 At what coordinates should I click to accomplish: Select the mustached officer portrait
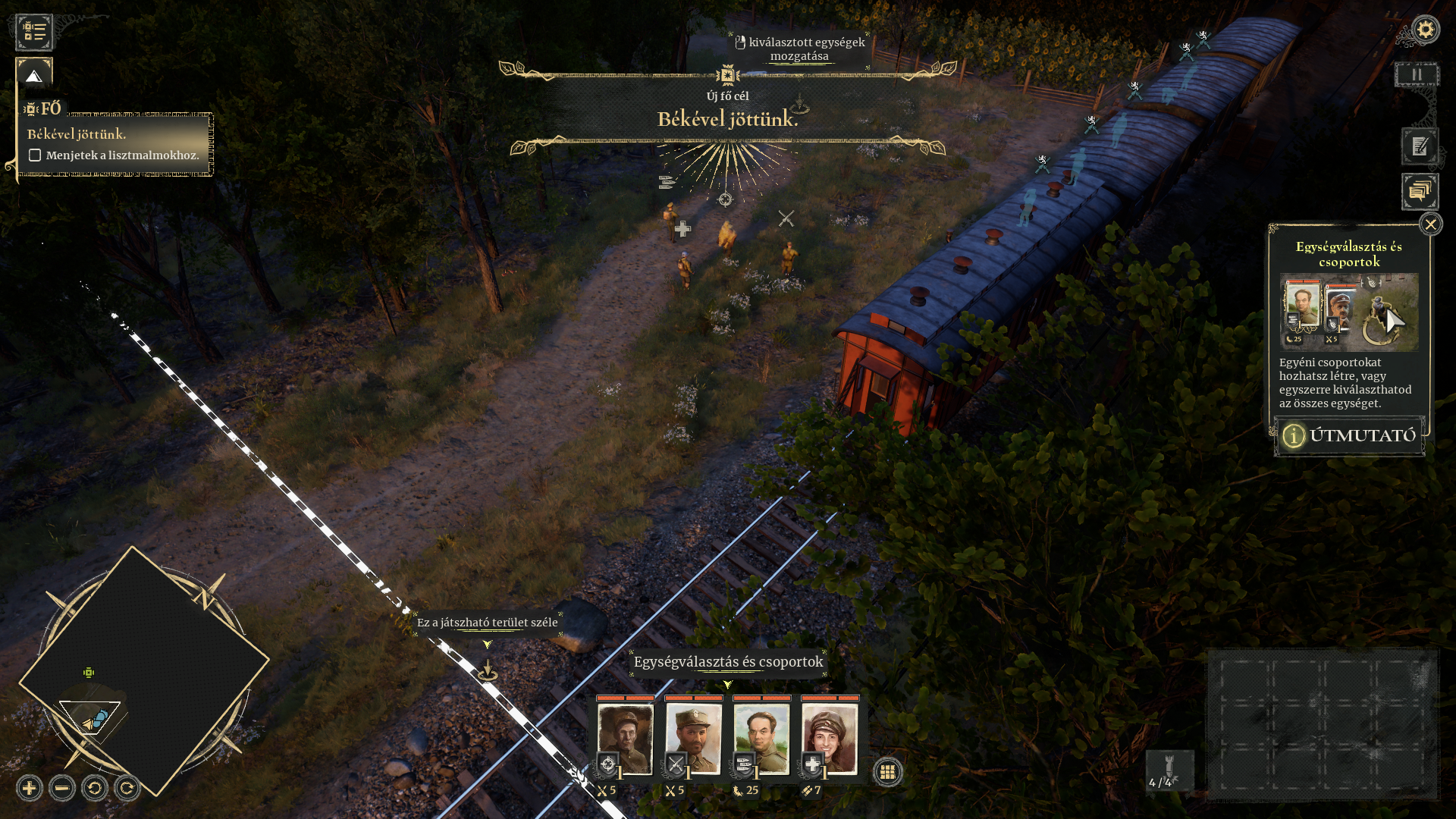[x=693, y=738]
